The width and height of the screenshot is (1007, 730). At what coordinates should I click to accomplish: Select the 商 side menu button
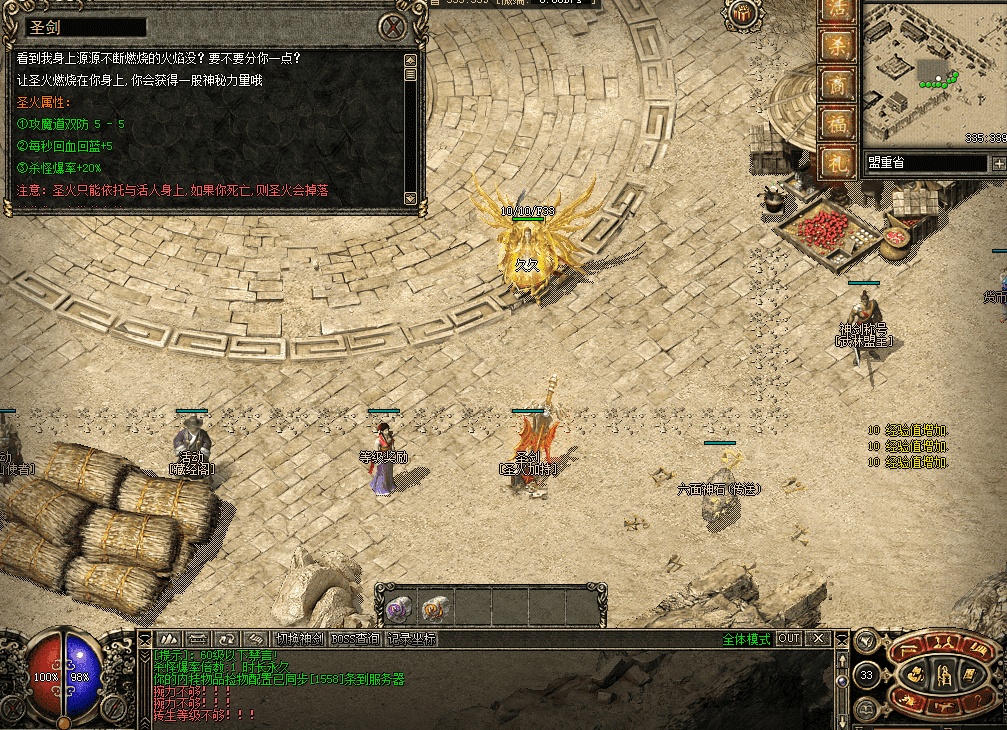[835, 85]
